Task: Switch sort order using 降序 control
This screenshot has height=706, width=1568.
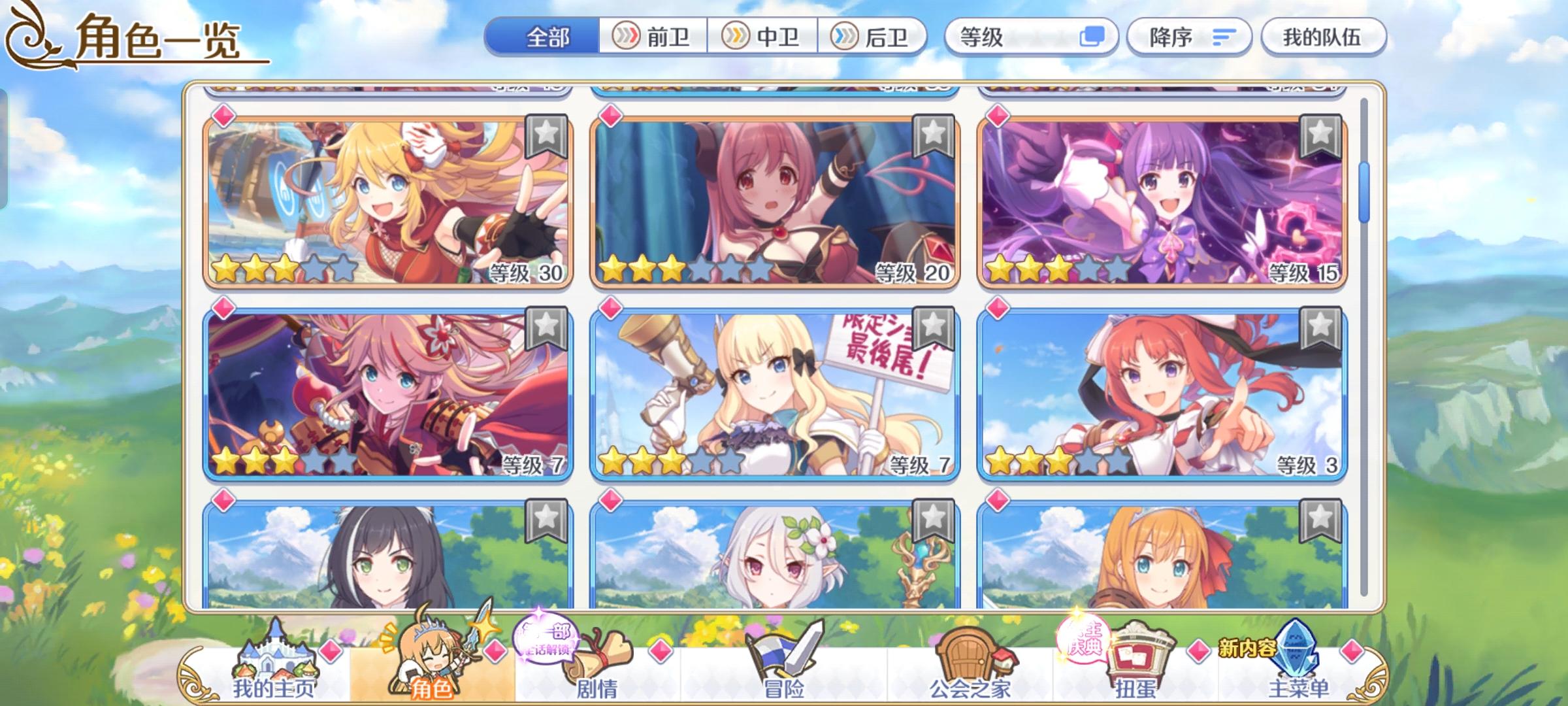Action: click(1189, 37)
